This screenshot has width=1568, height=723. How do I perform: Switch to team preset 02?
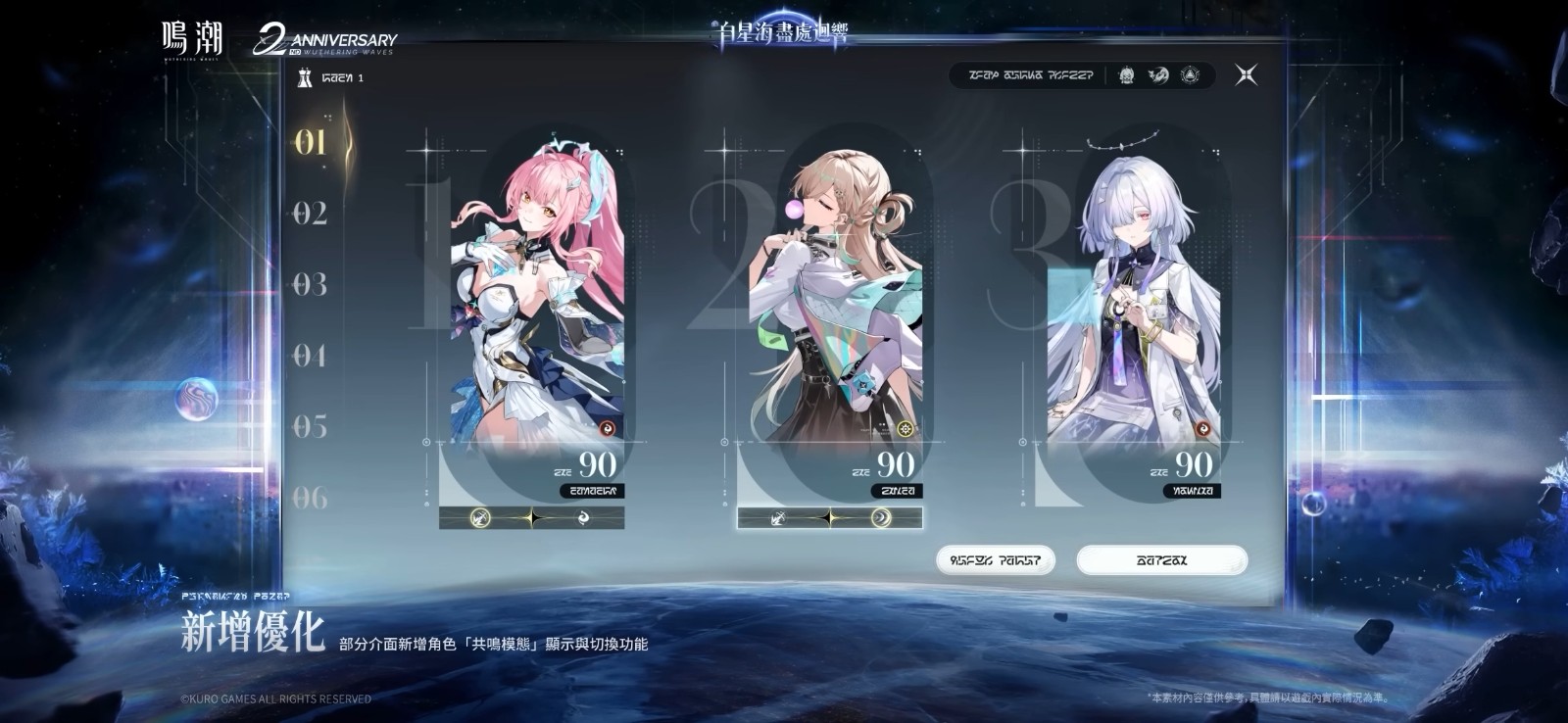tap(311, 214)
